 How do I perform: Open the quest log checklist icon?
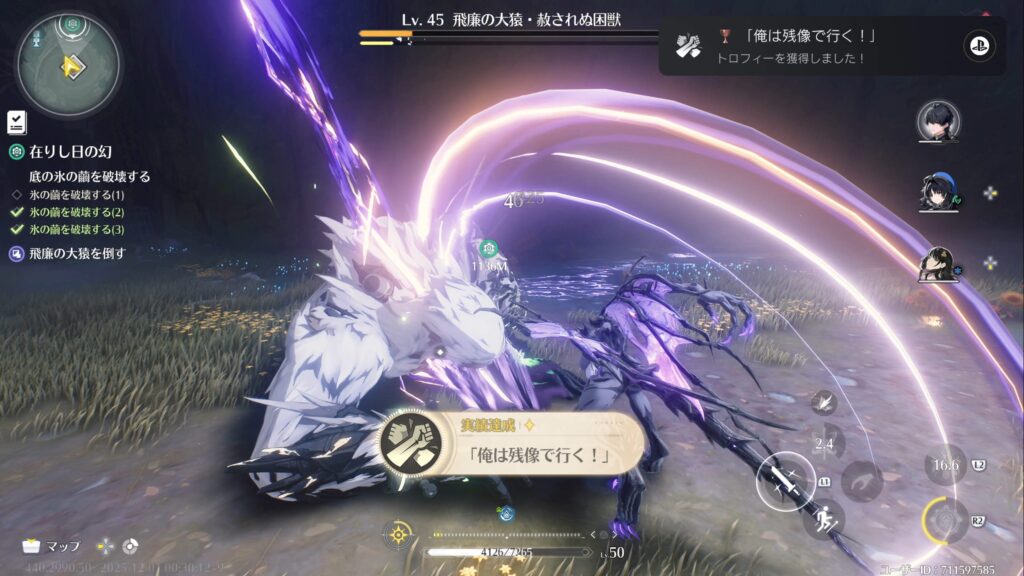pyautogui.click(x=16, y=122)
